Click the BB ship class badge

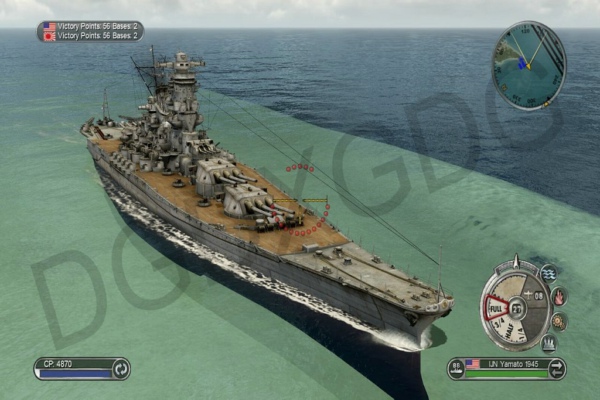[456, 368]
